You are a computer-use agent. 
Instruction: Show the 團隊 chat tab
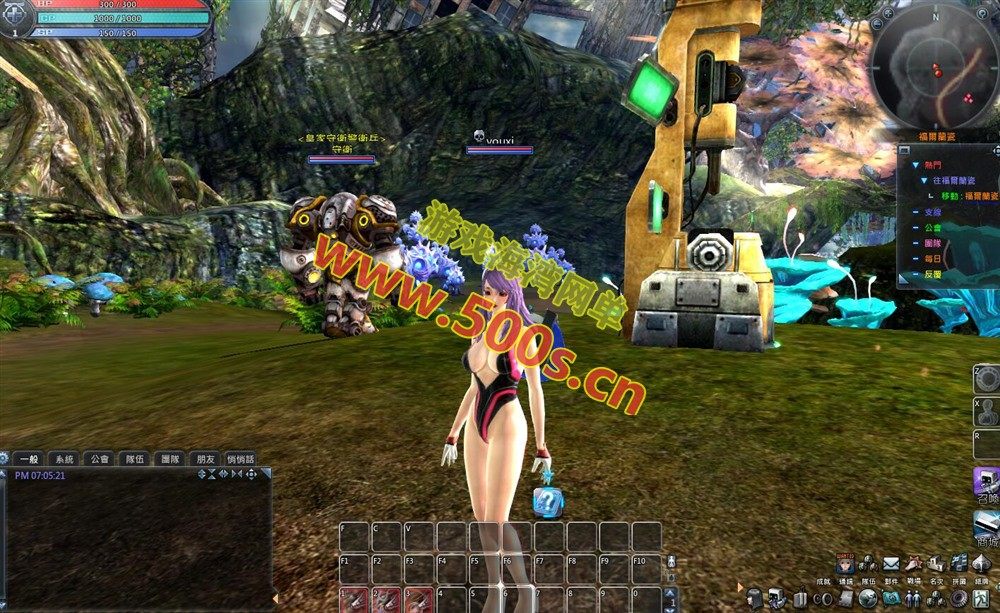(x=169, y=459)
